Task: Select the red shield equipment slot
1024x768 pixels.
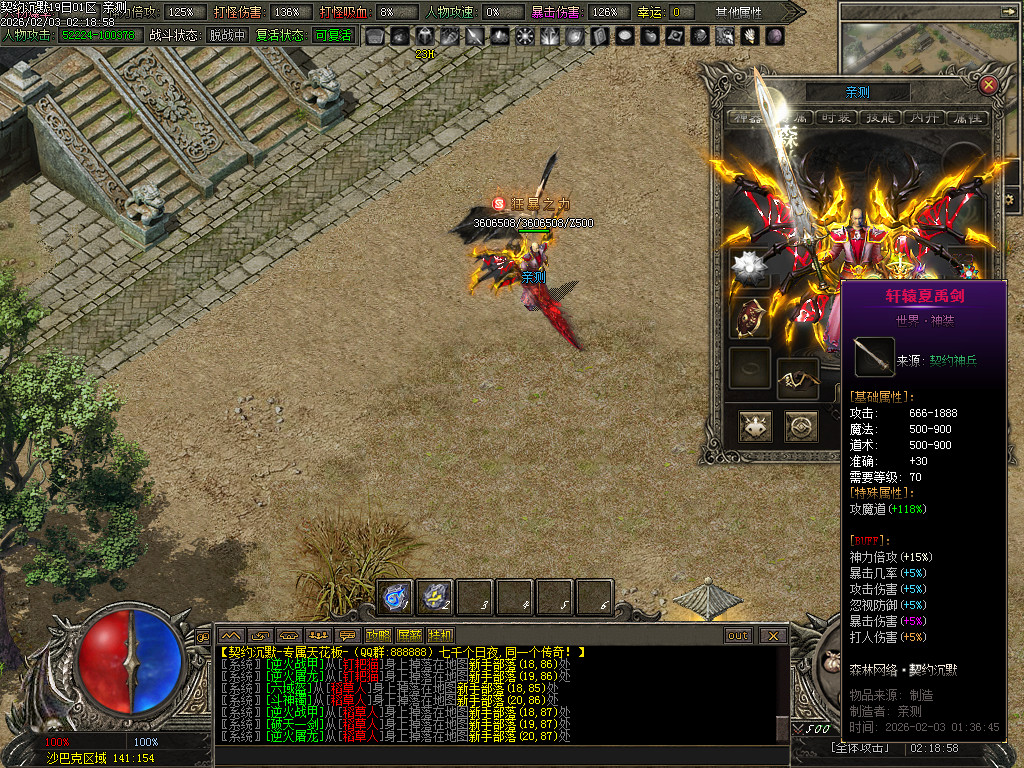Action: (x=749, y=318)
